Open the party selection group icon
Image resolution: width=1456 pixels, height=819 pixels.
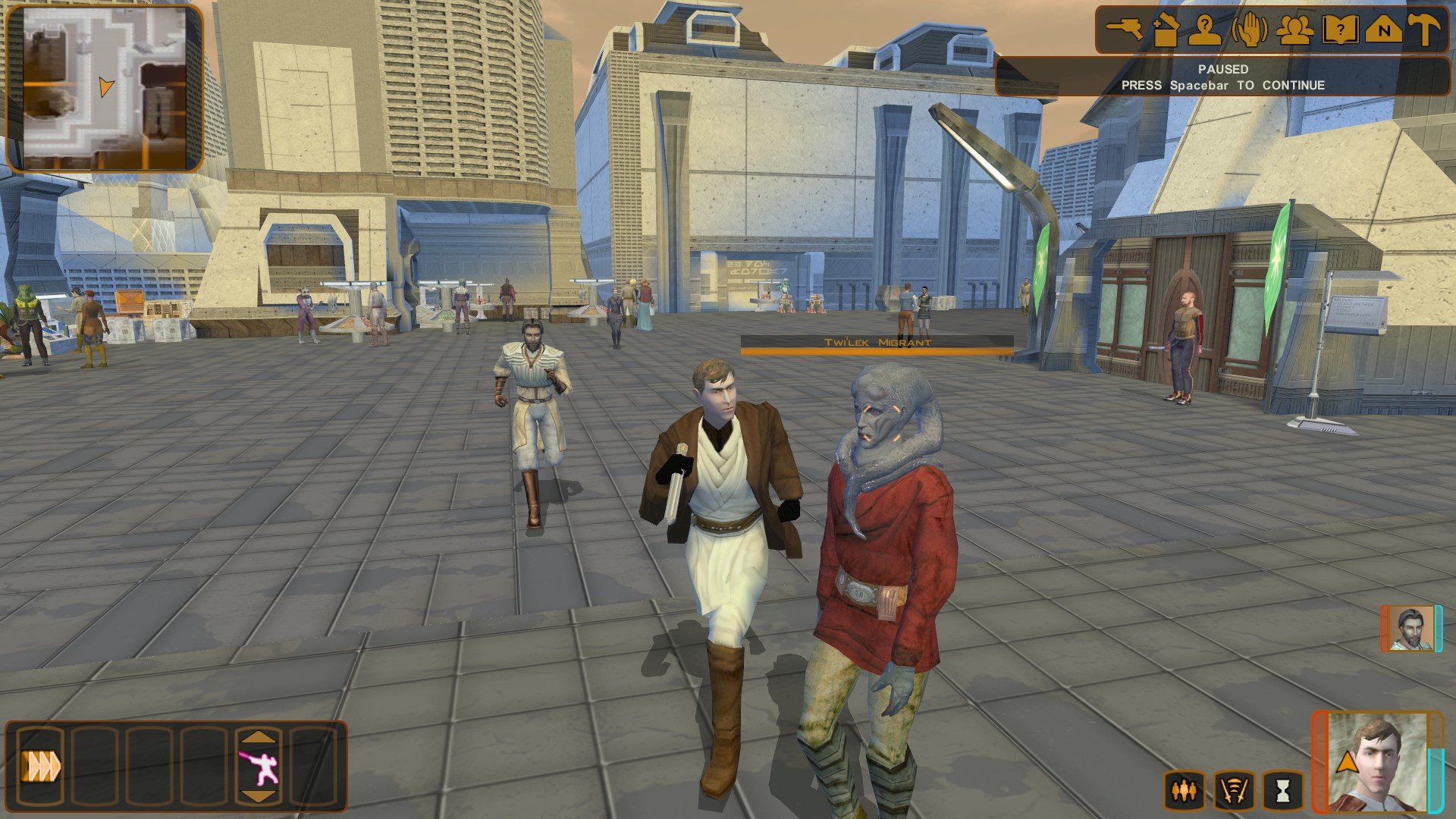tap(1294, 30)
